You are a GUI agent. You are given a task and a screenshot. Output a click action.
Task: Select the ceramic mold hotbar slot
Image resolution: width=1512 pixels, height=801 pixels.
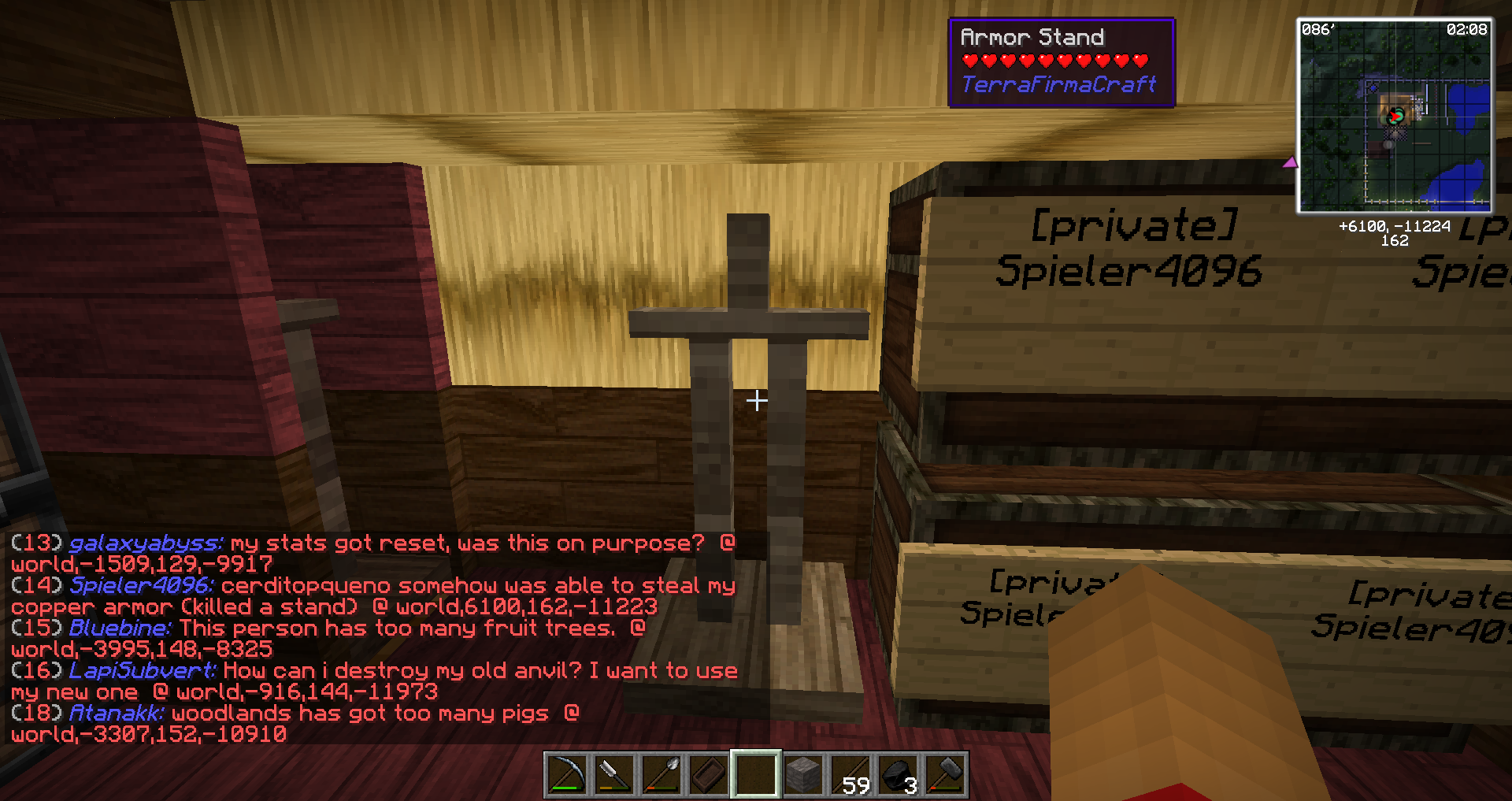707,776
